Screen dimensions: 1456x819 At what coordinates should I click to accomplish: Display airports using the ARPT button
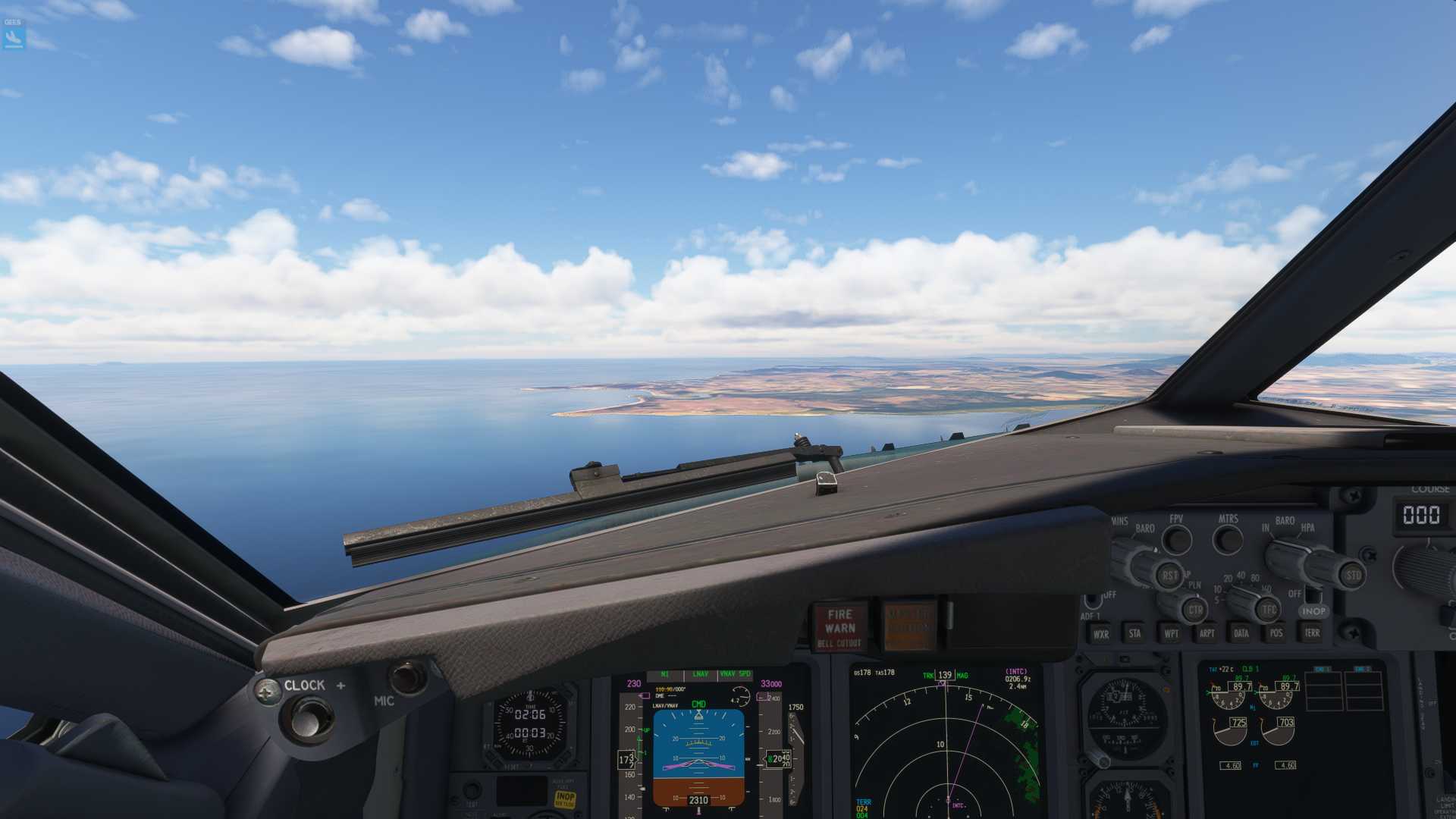tap(1207, 633)
